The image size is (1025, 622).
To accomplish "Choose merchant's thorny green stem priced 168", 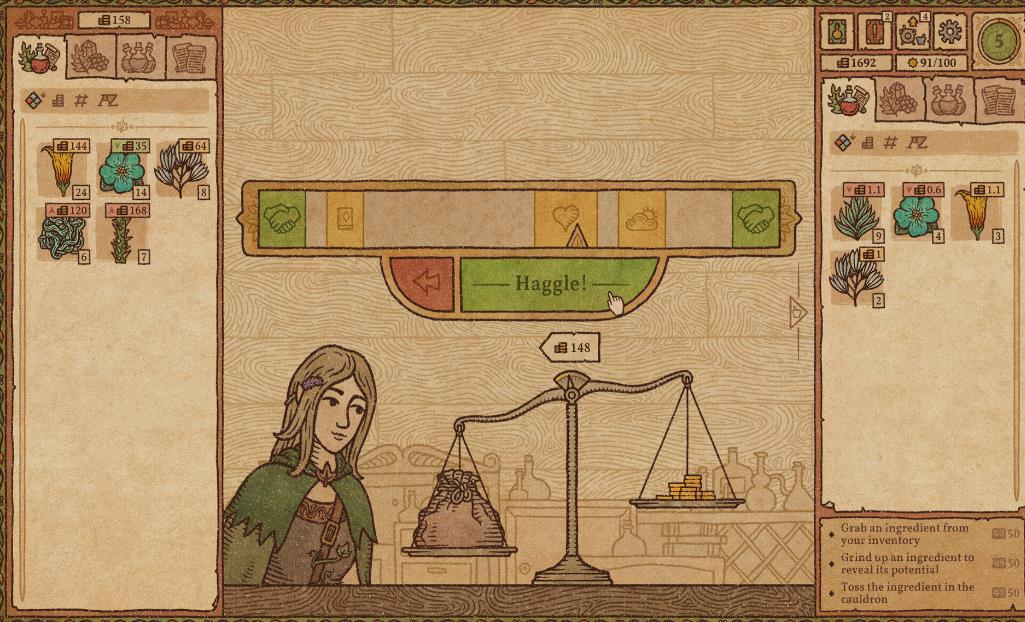I will click(x=122, y=234).
